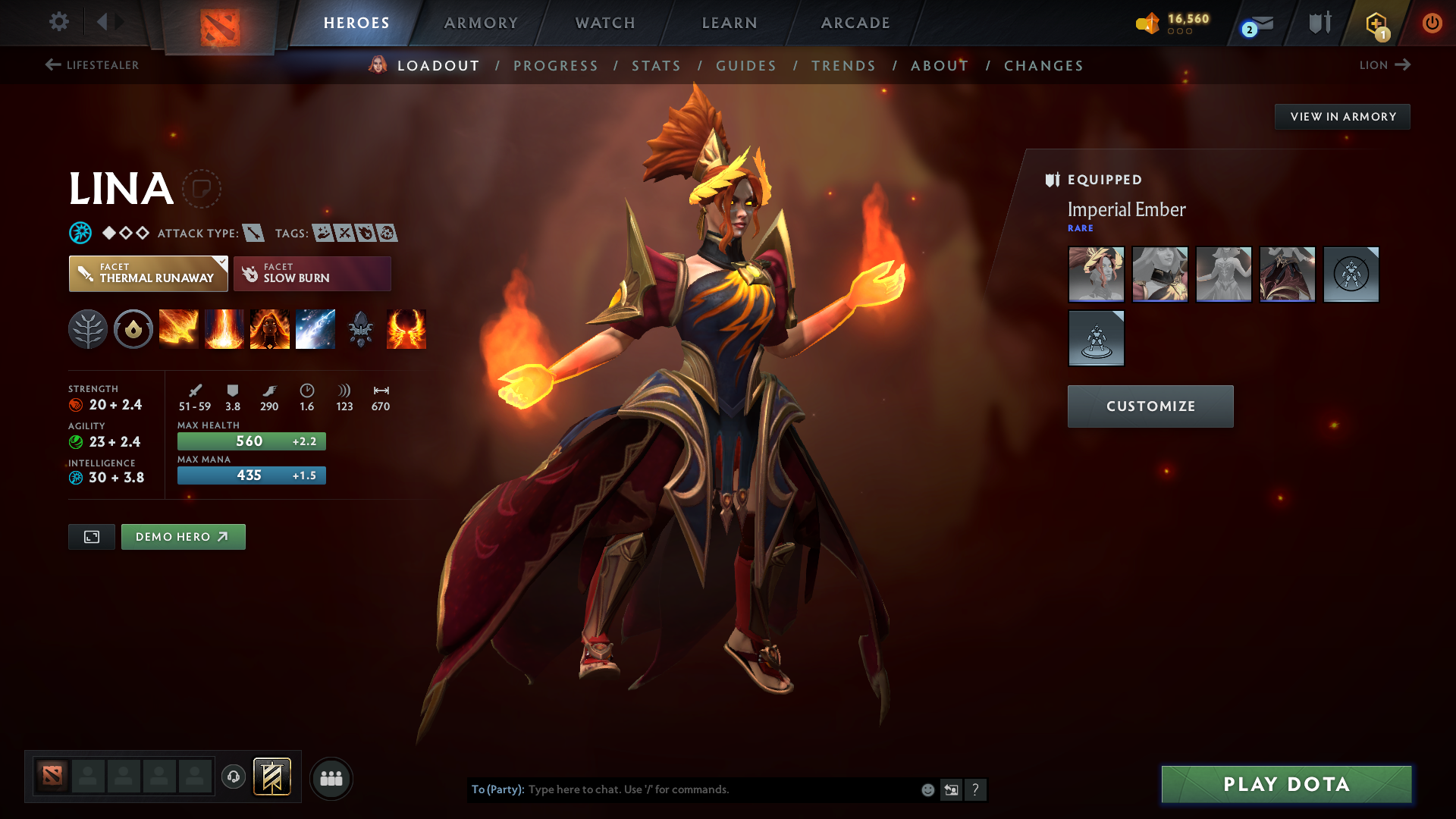Open the friends list icon near party slots

click(x=331, y=778)
